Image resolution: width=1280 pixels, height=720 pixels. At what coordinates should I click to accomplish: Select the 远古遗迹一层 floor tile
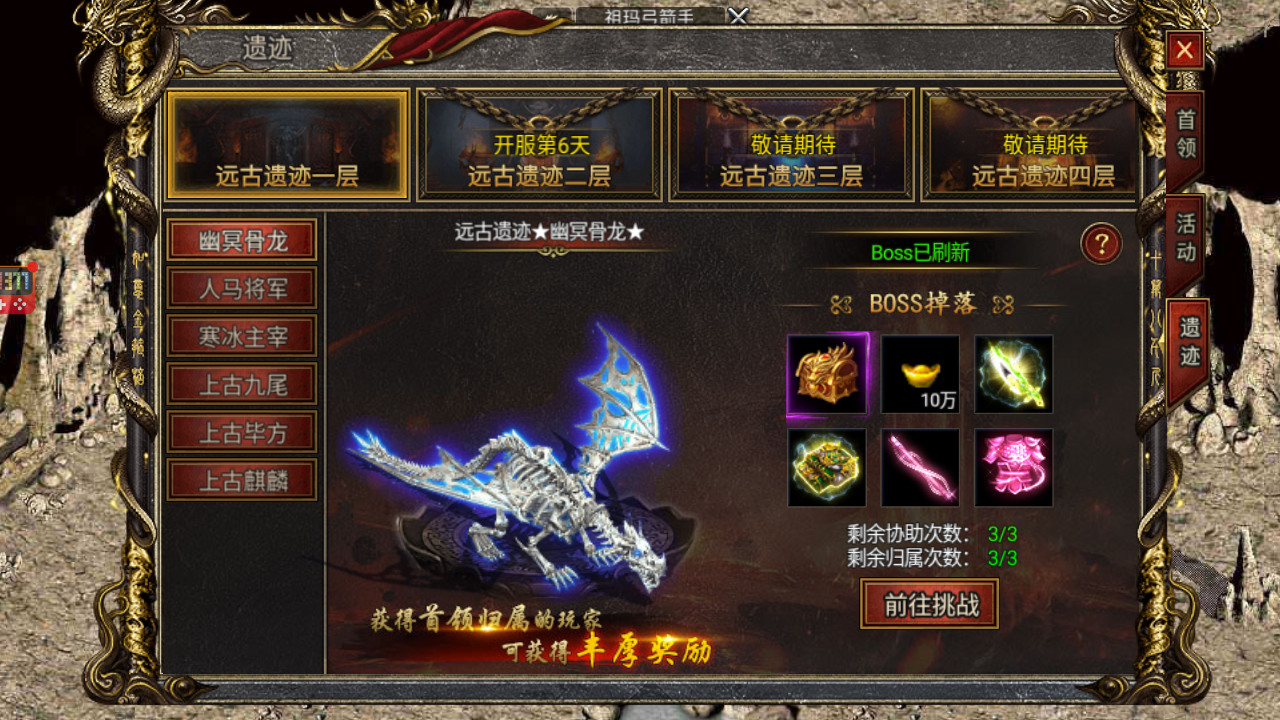click(x=287, y=145)
